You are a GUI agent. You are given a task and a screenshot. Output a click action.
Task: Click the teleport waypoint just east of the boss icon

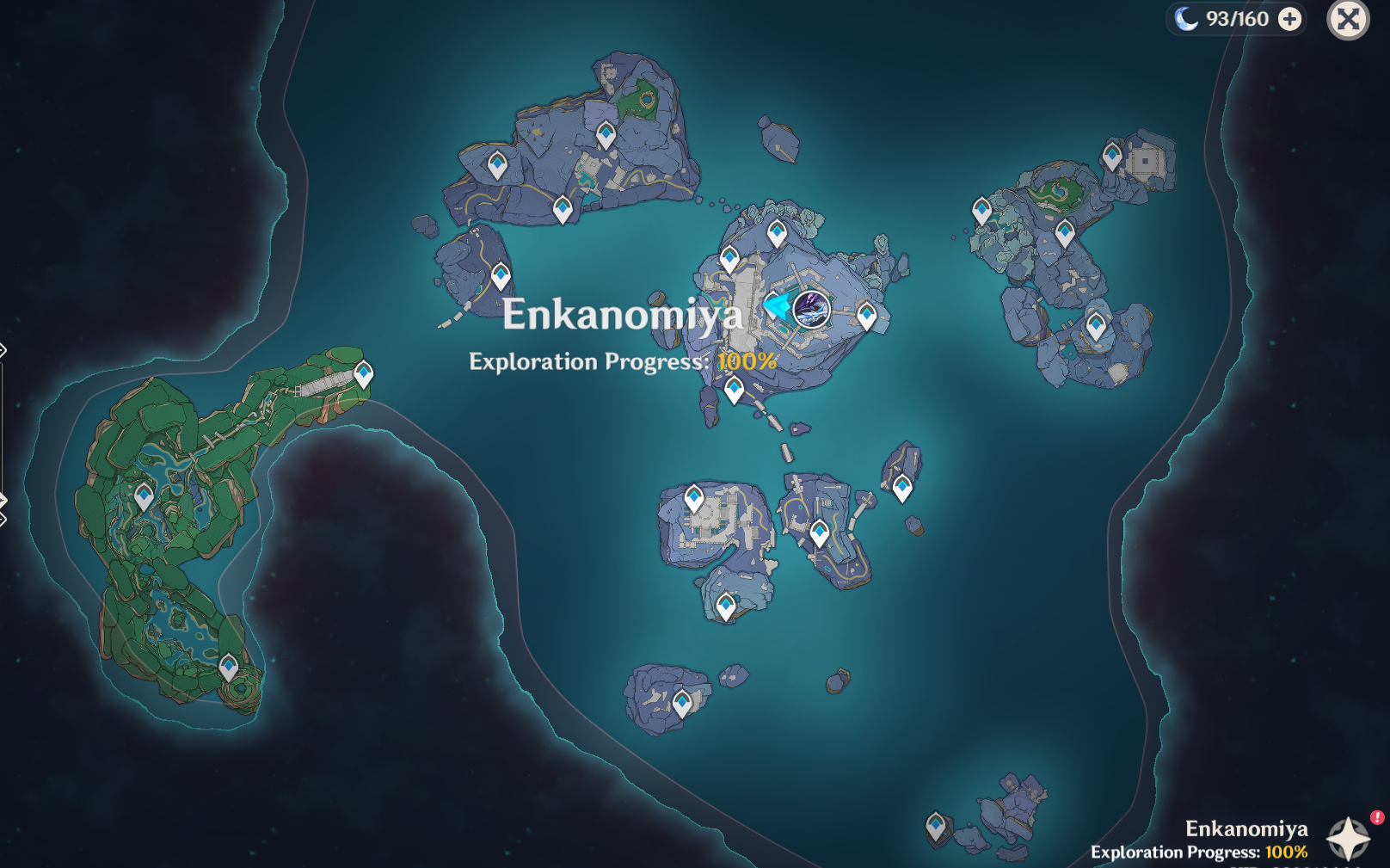(x=866, y=316)
